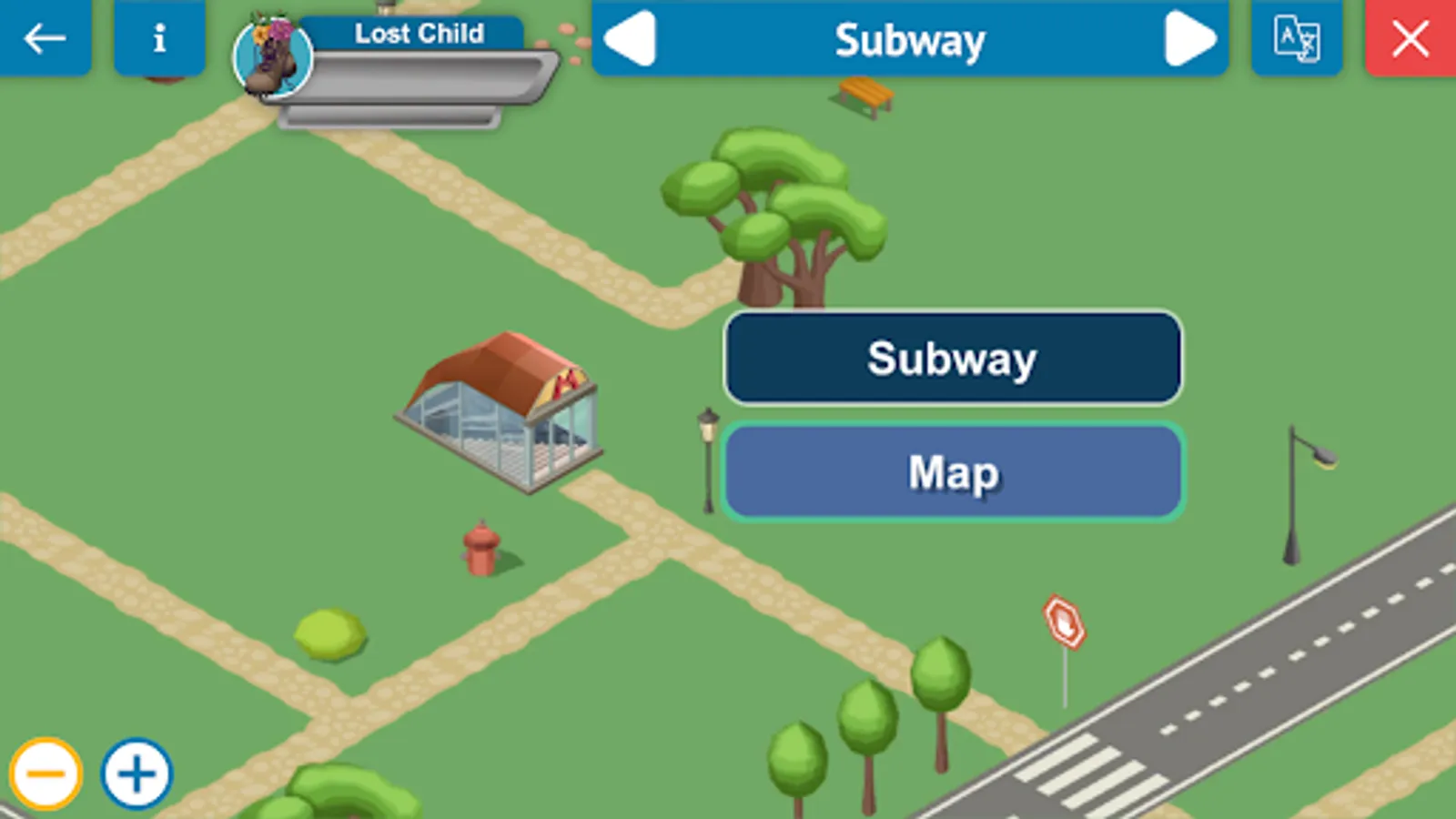Click the zoom out minus icon
Viewport: 1456px width, 819px height.
[47, 773]
